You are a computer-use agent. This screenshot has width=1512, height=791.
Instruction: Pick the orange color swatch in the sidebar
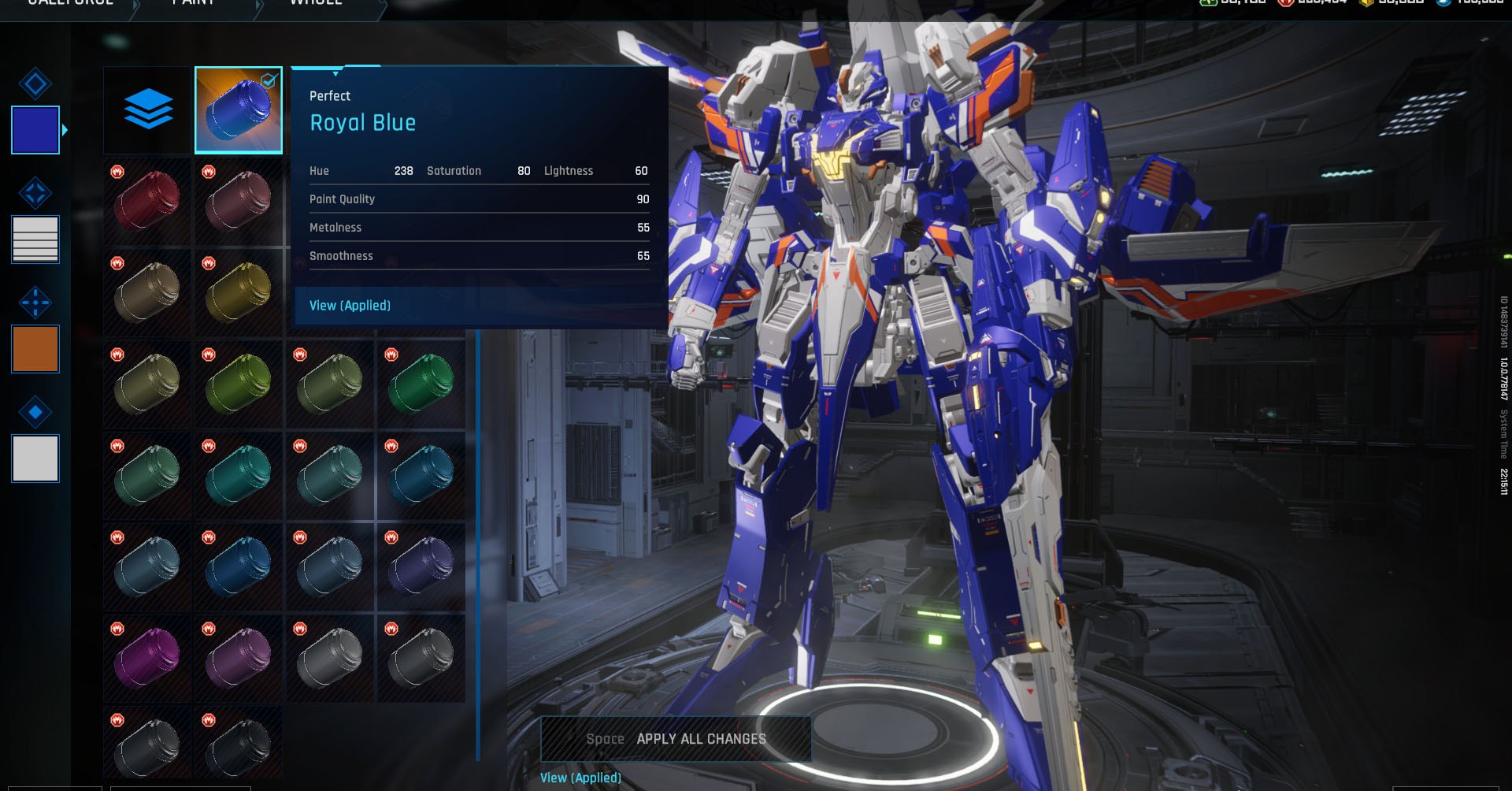pyautogui.click(x=35, y=348)
